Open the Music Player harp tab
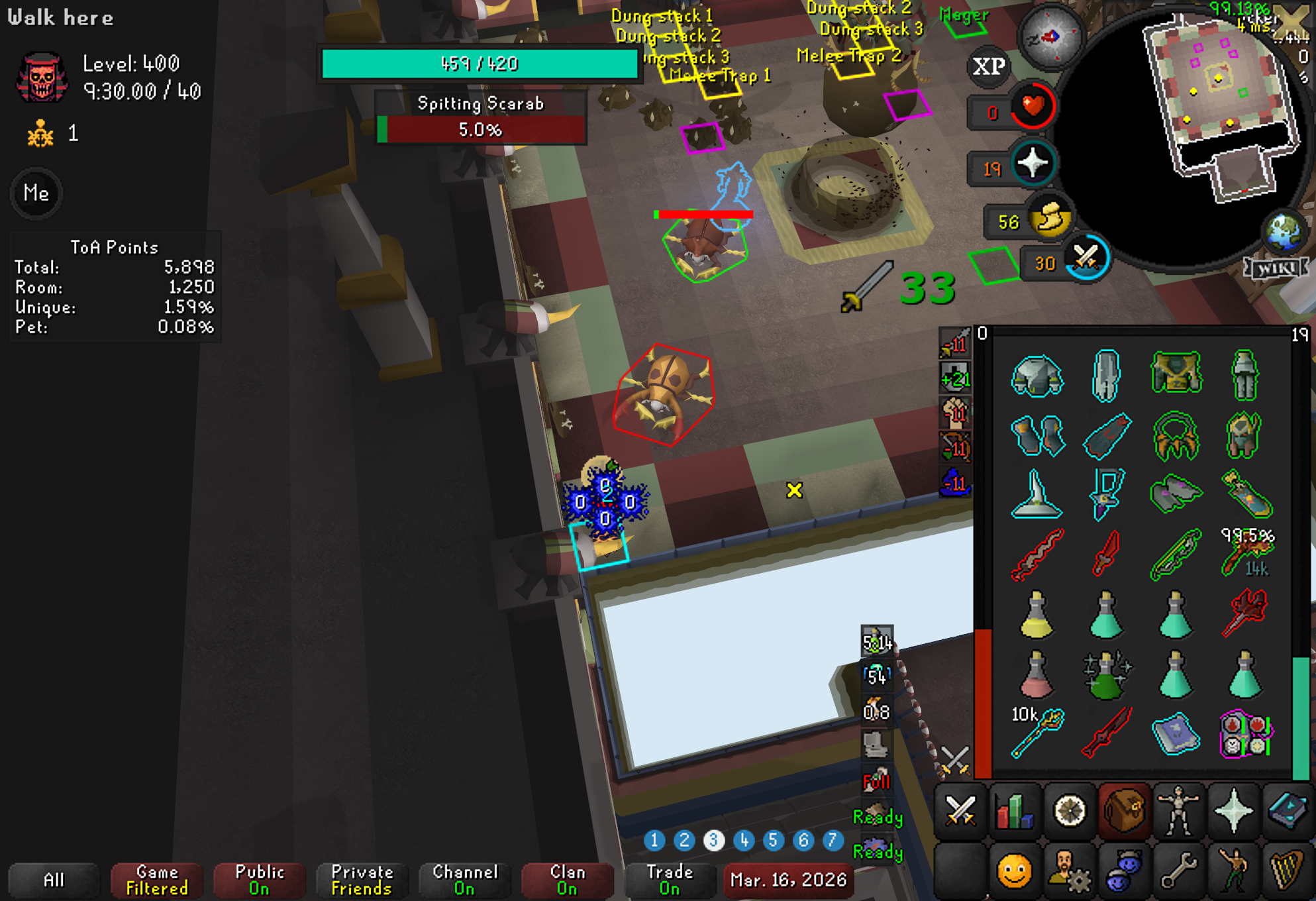This screenshot has width=1316, height=901. pyautogui.click(x=1287, y=870)
